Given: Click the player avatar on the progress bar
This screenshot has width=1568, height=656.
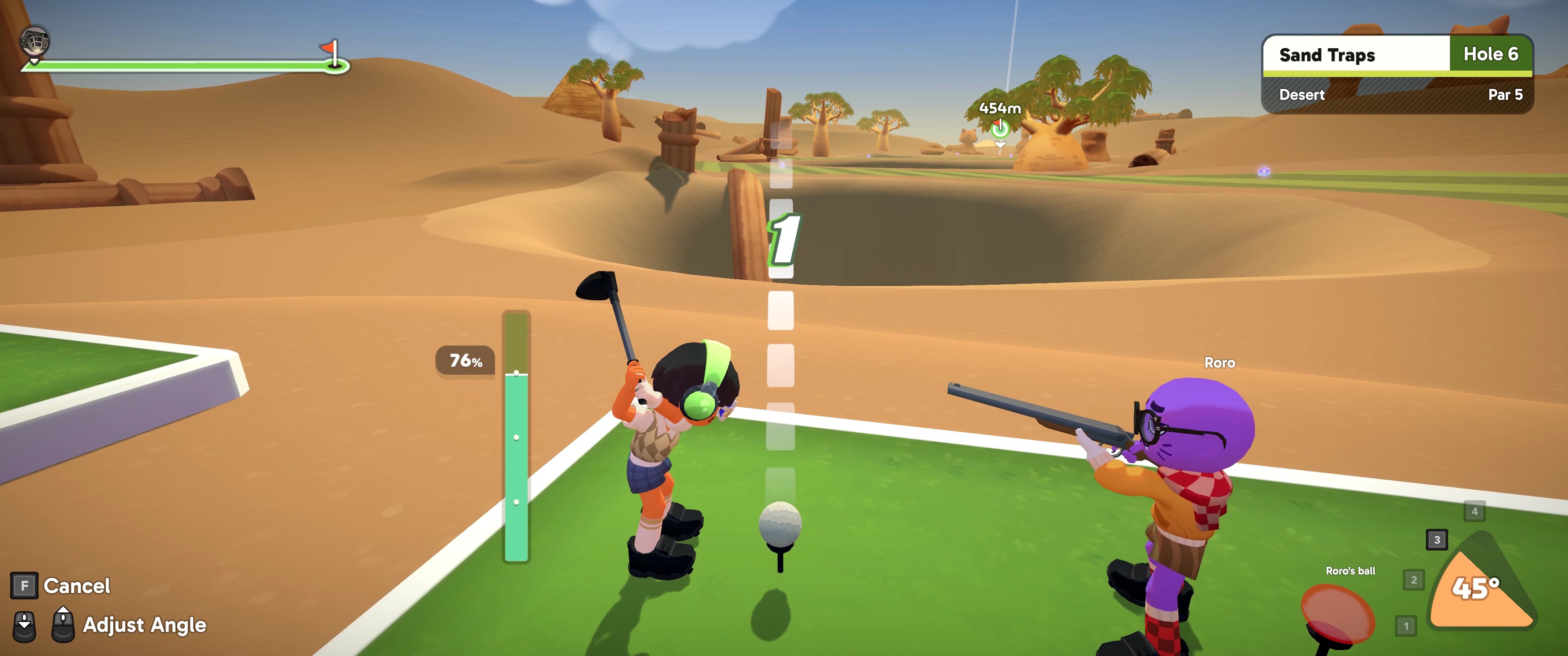Looking at the screenshot, I should tap(35, 41).
